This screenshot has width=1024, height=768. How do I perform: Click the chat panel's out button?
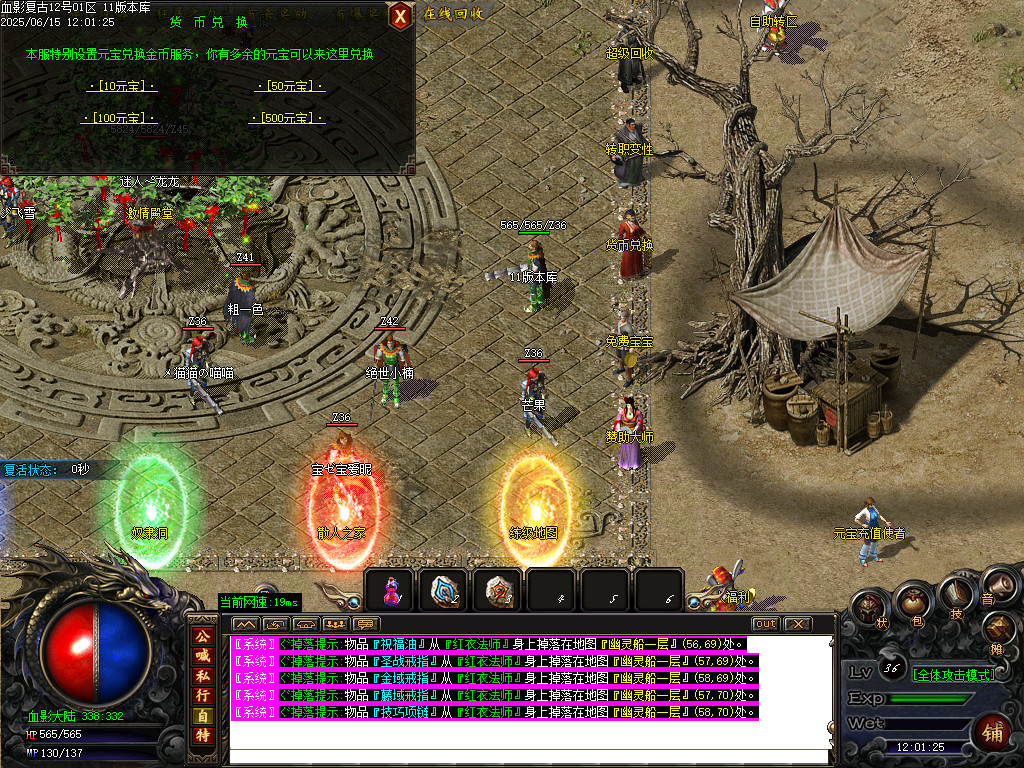(x=764, y=624)
